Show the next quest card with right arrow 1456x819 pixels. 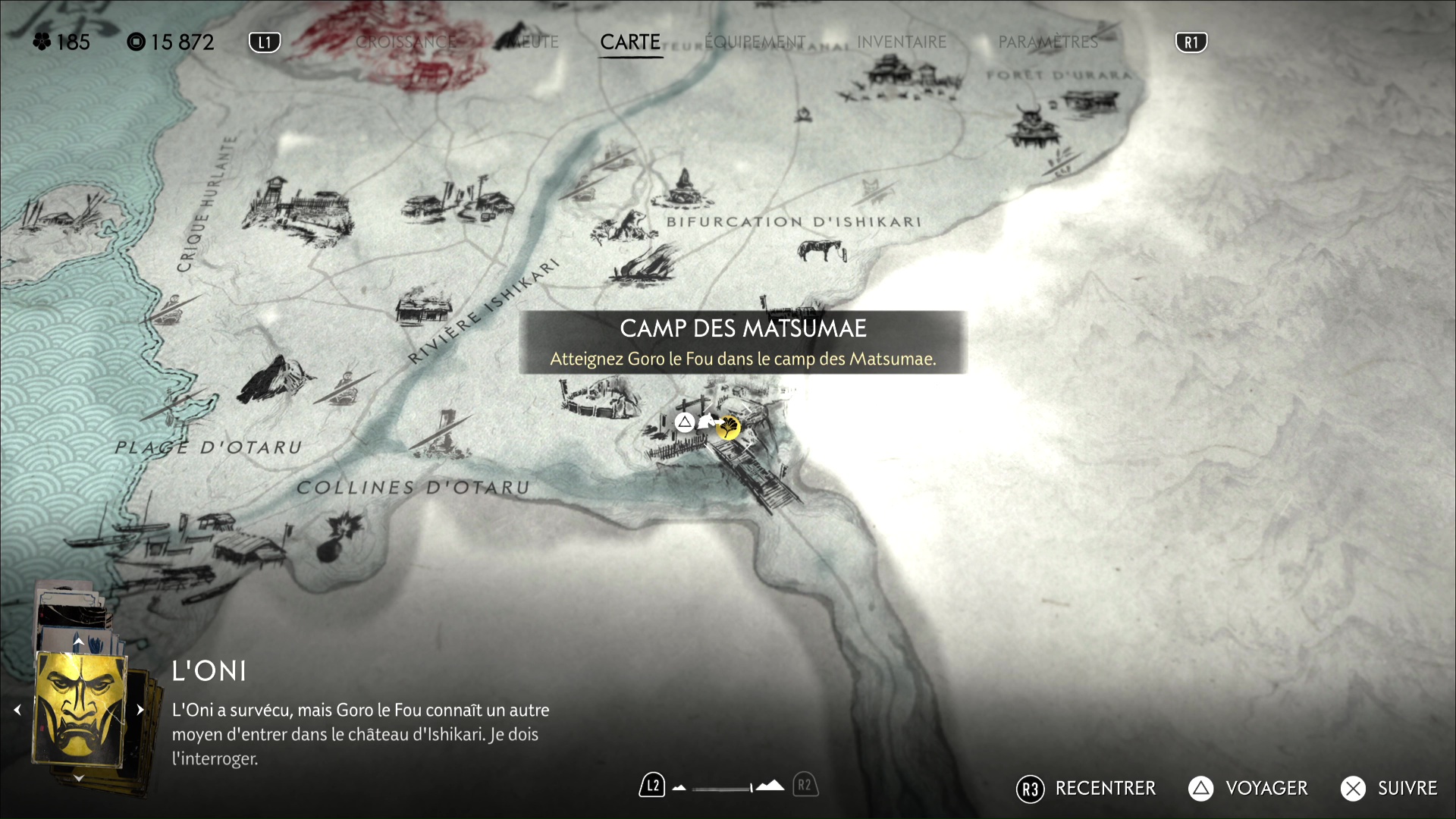point(140,710)
